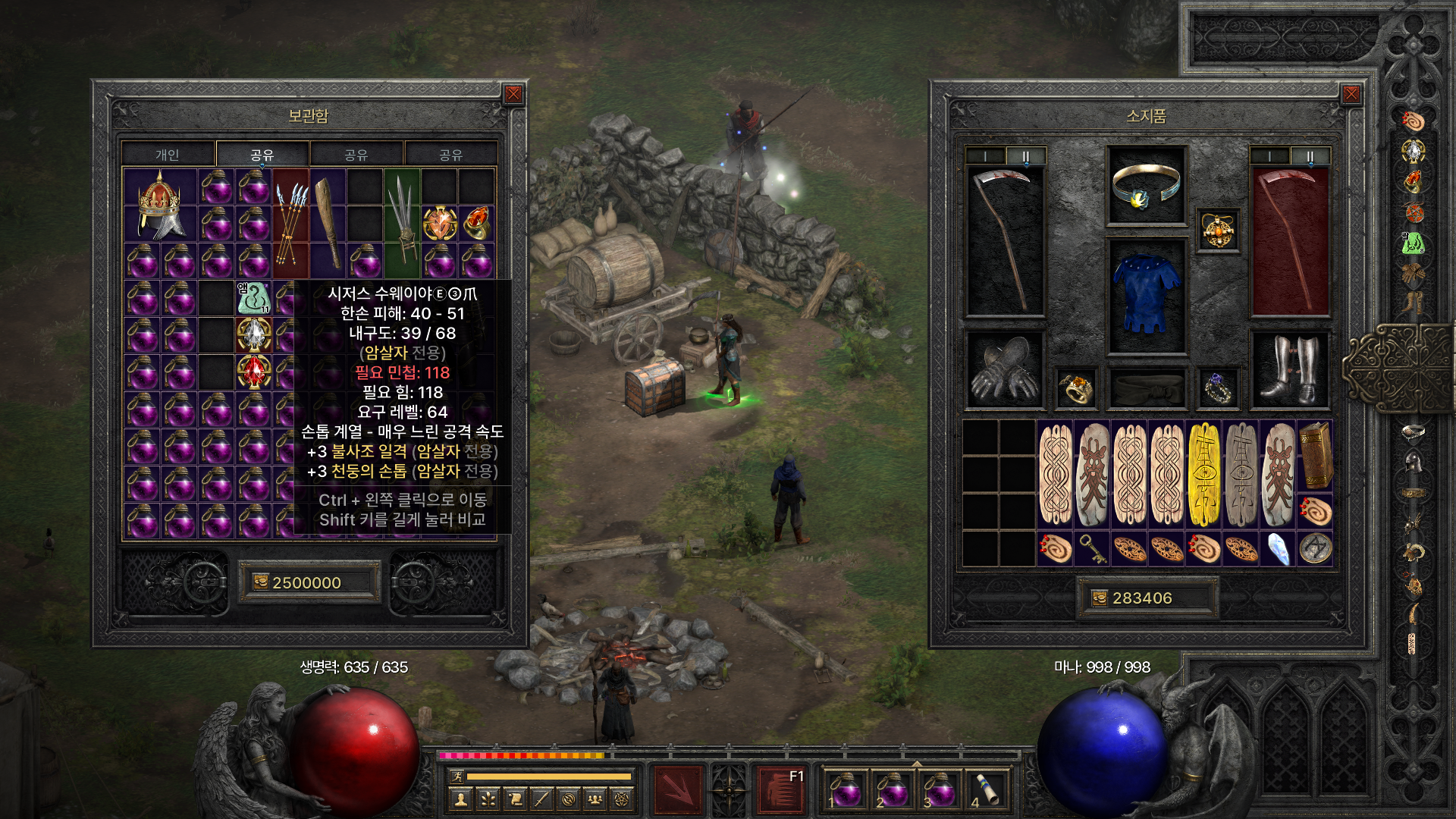Pick up the key in inventory
Screen dimensions: 1456x819
point(1093,548)
